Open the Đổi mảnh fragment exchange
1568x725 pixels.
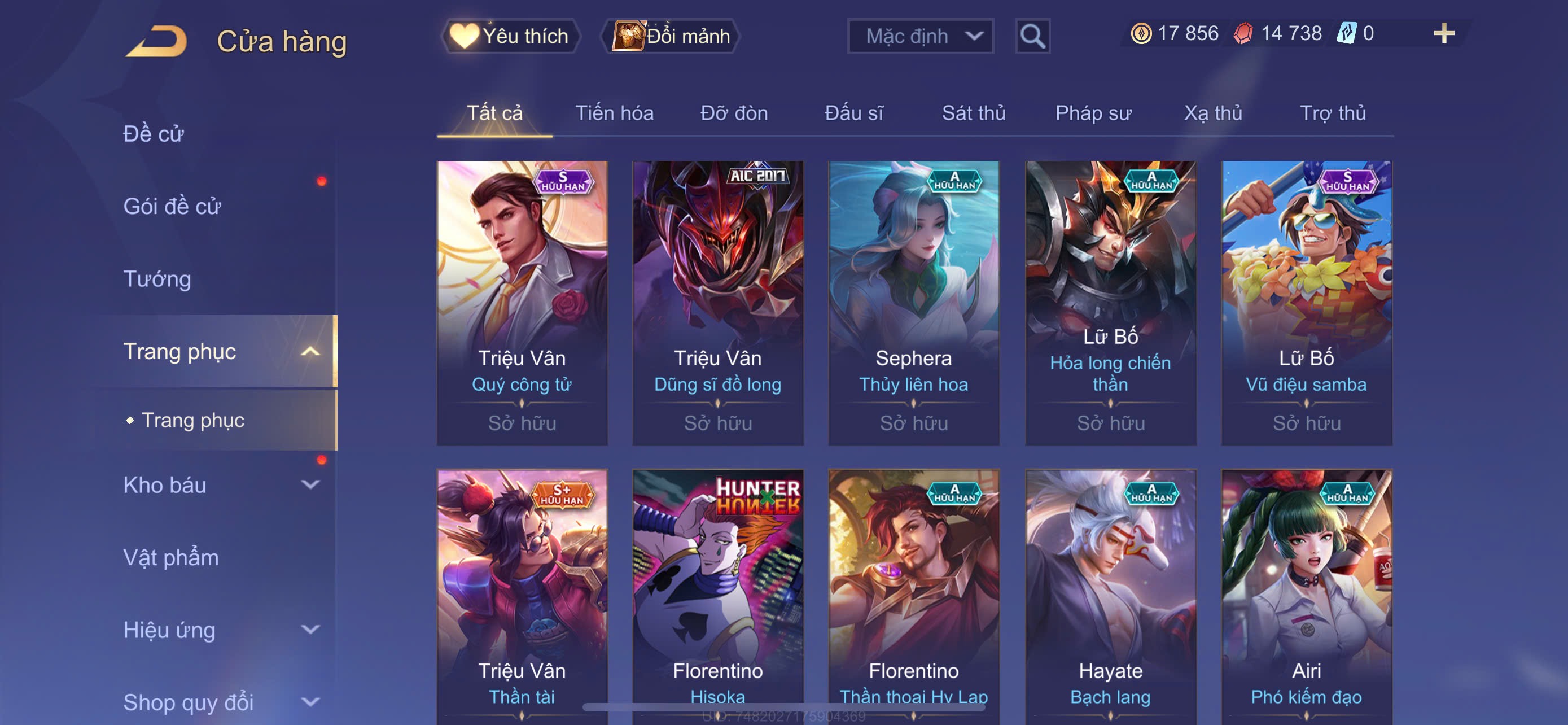coord(671,36)
